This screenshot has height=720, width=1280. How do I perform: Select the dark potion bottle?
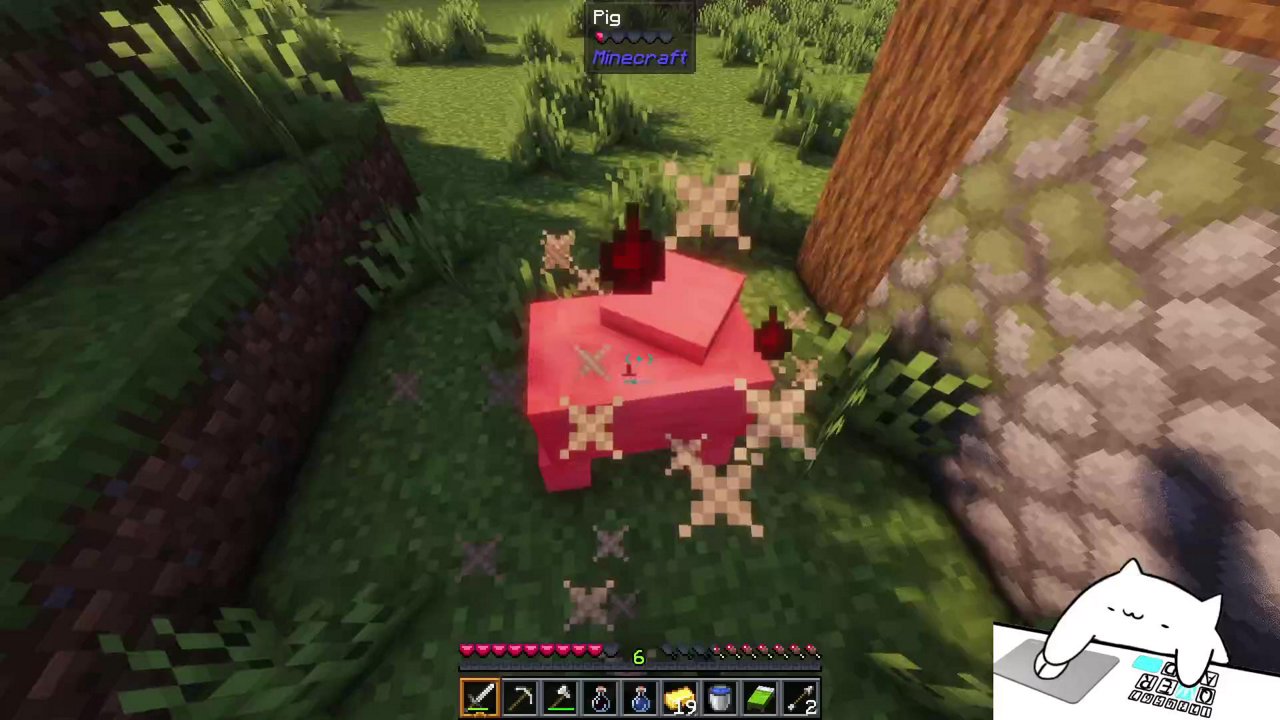599,695
